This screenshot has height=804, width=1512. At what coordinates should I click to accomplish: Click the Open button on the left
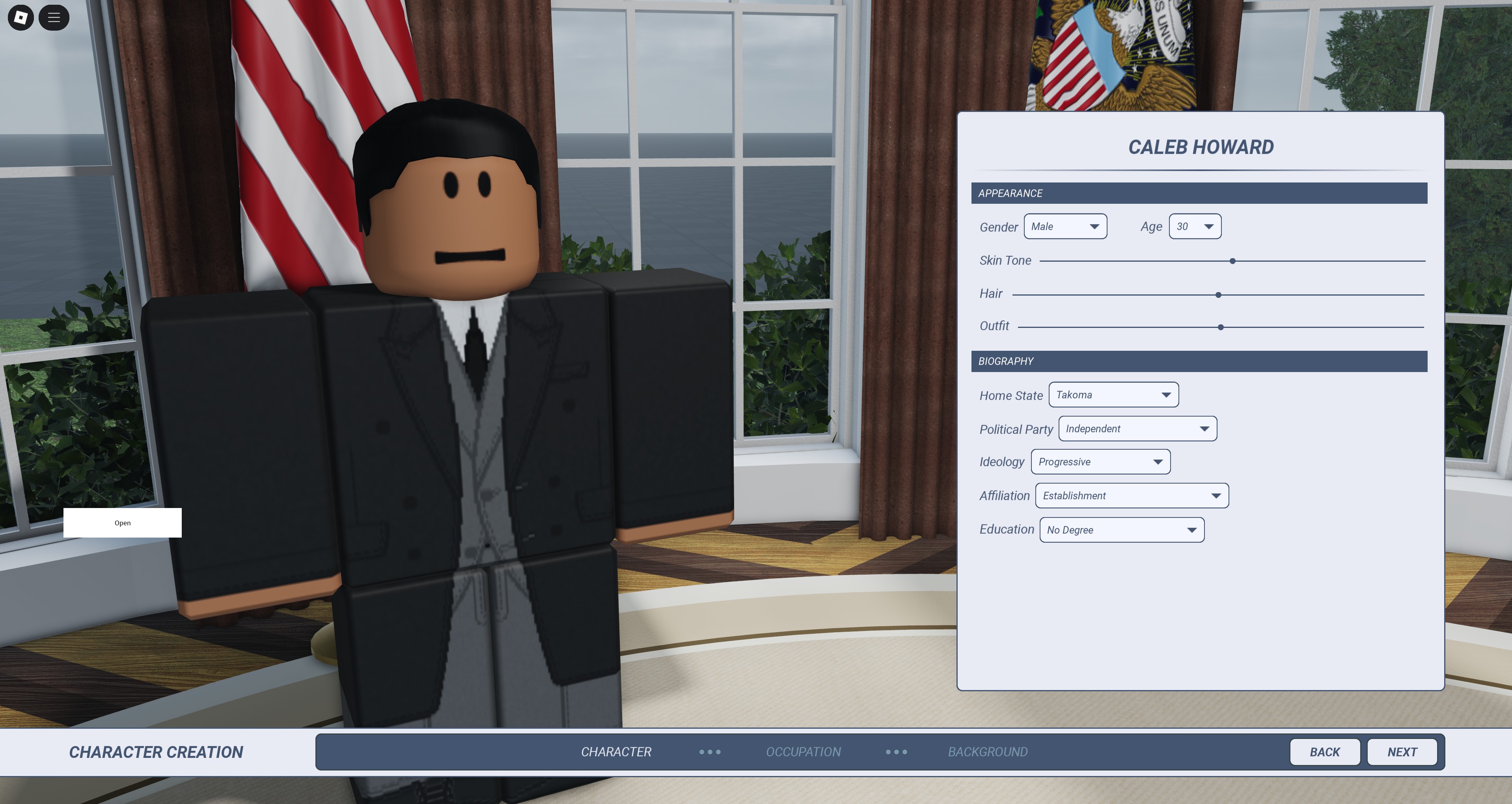[122, 523]
